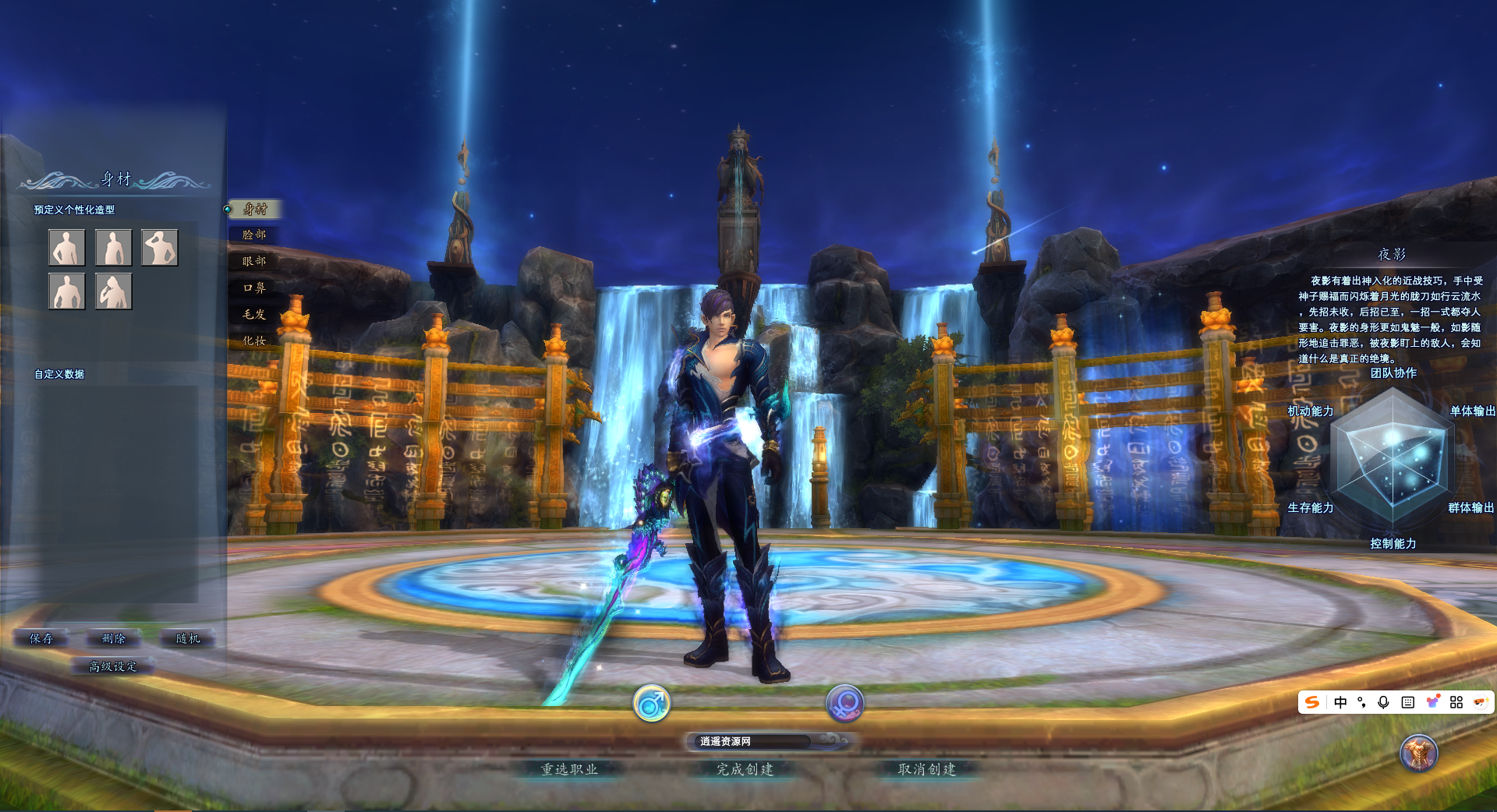Switch to the 脸部 (face) tab
The height and width of the screenshot is (812, 1497).
(254, 235)
